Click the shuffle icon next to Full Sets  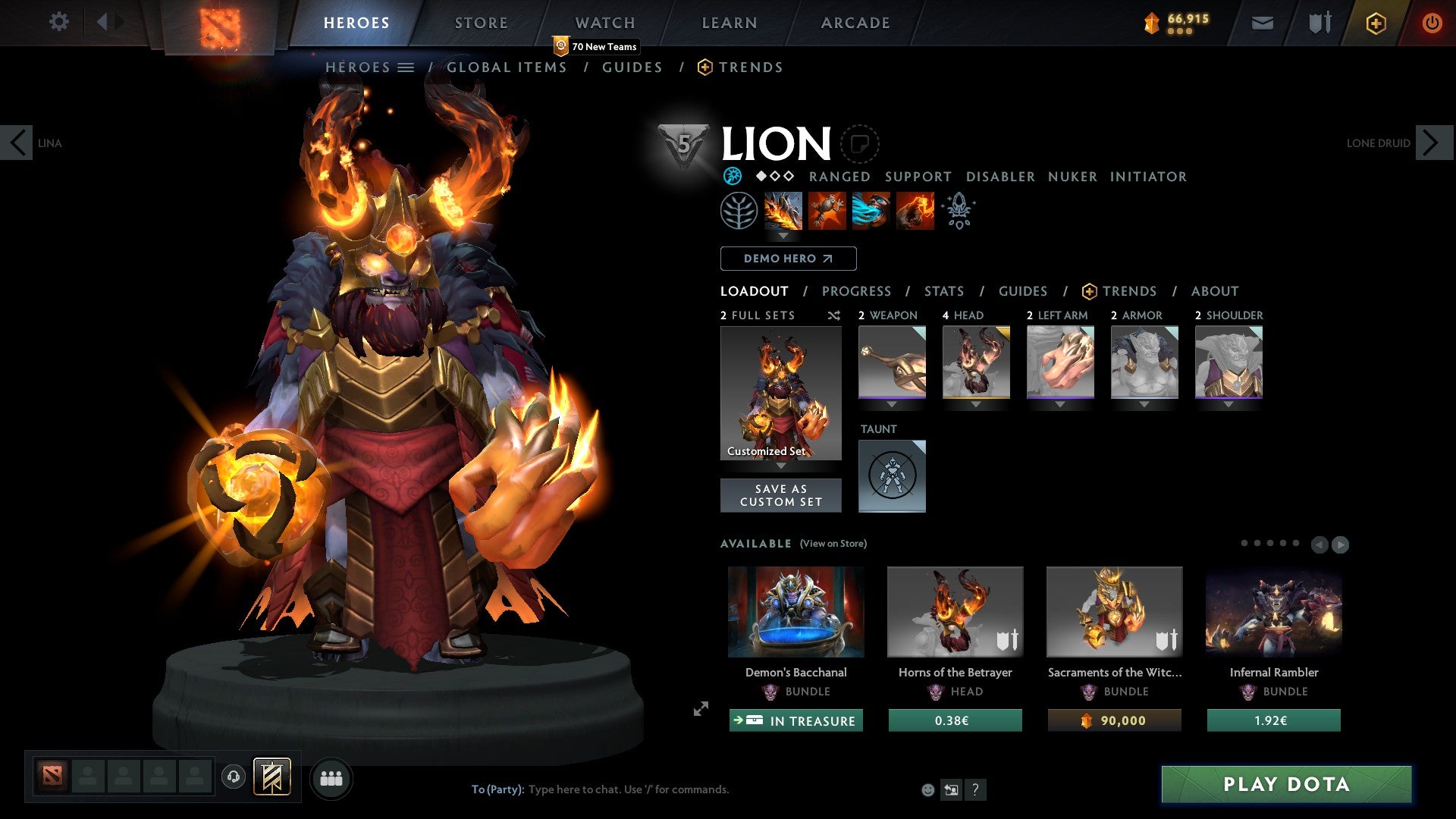(833, 315)
